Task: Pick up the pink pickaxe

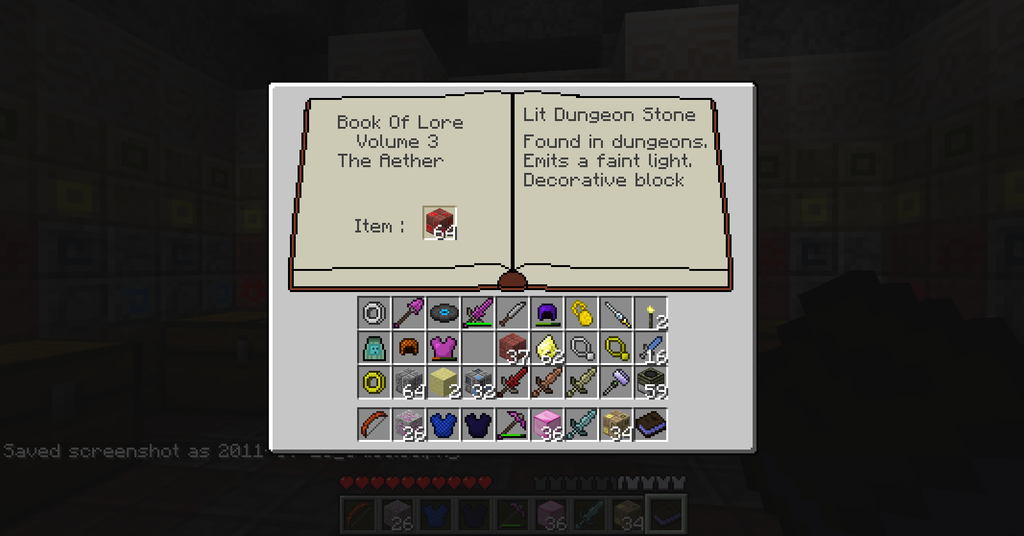Action: [512, 424]
